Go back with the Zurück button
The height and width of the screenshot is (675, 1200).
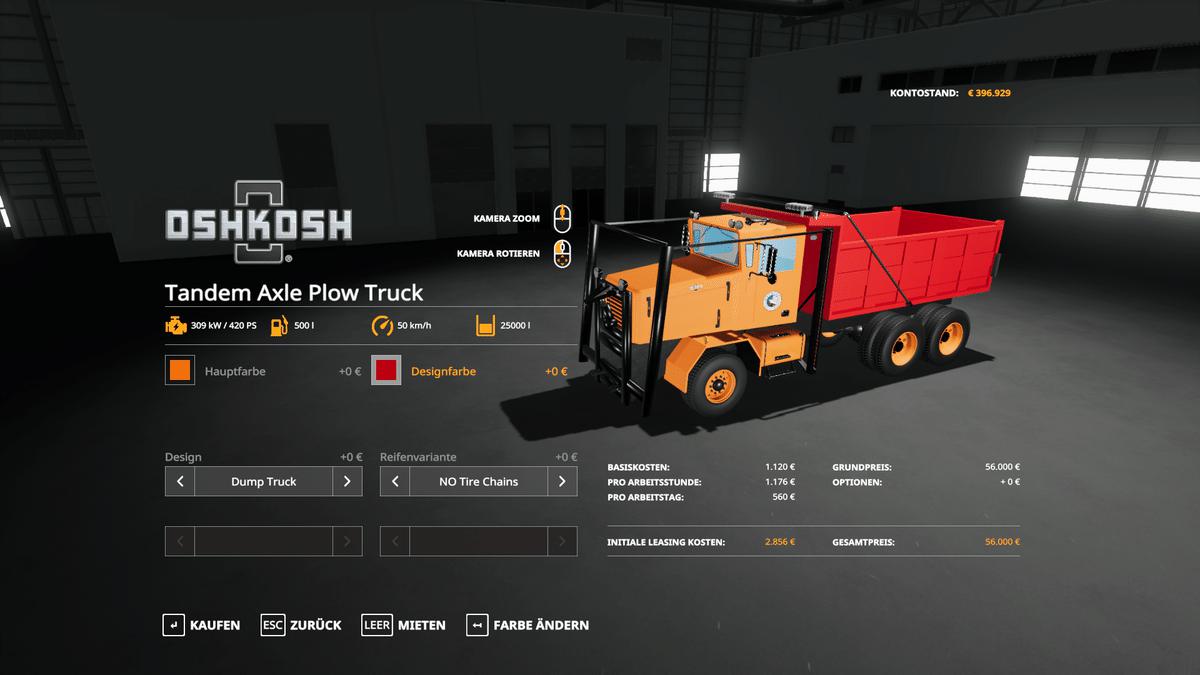click(301, 625)
